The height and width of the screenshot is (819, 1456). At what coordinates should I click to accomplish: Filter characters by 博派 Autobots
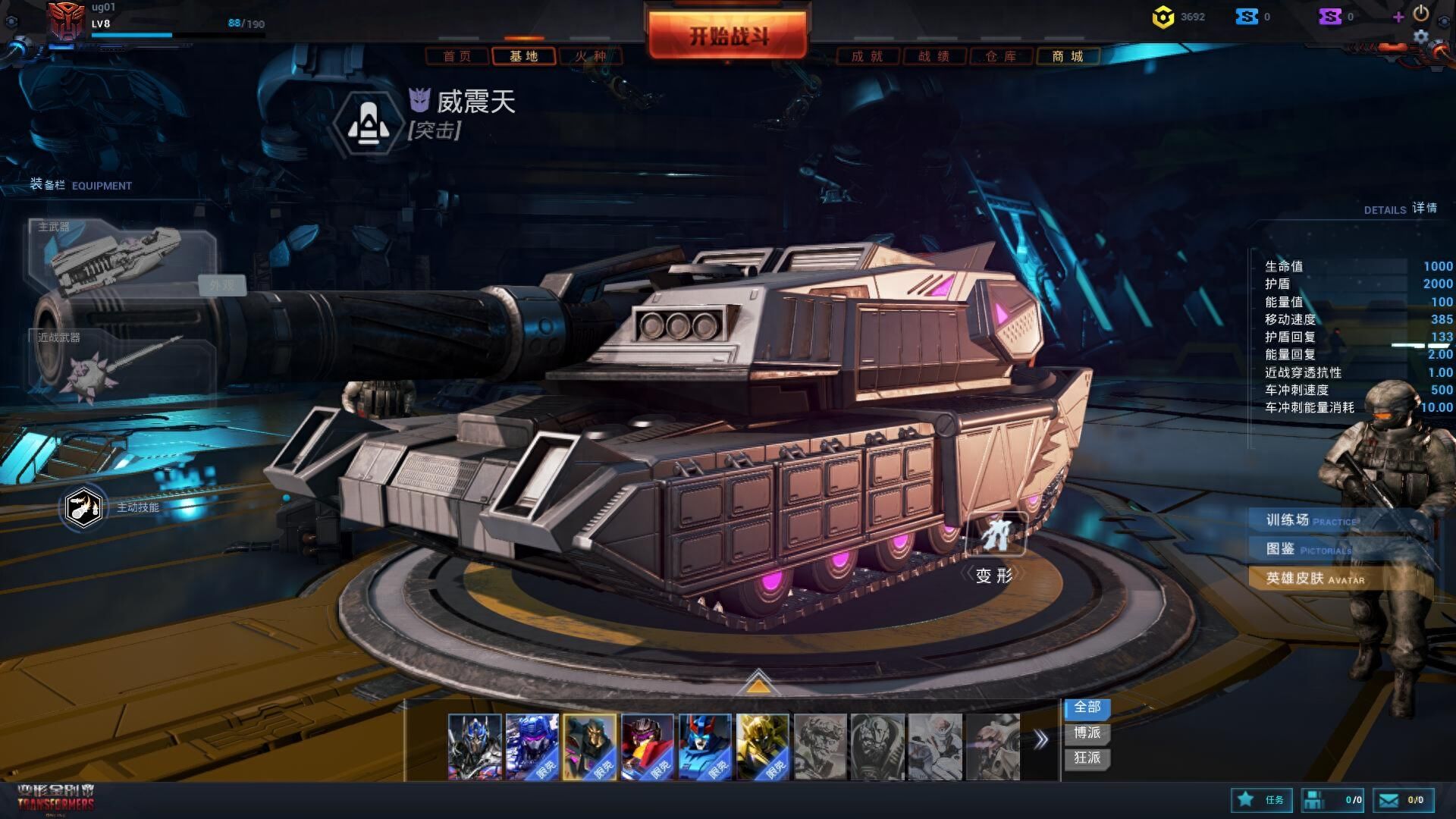1087,733
